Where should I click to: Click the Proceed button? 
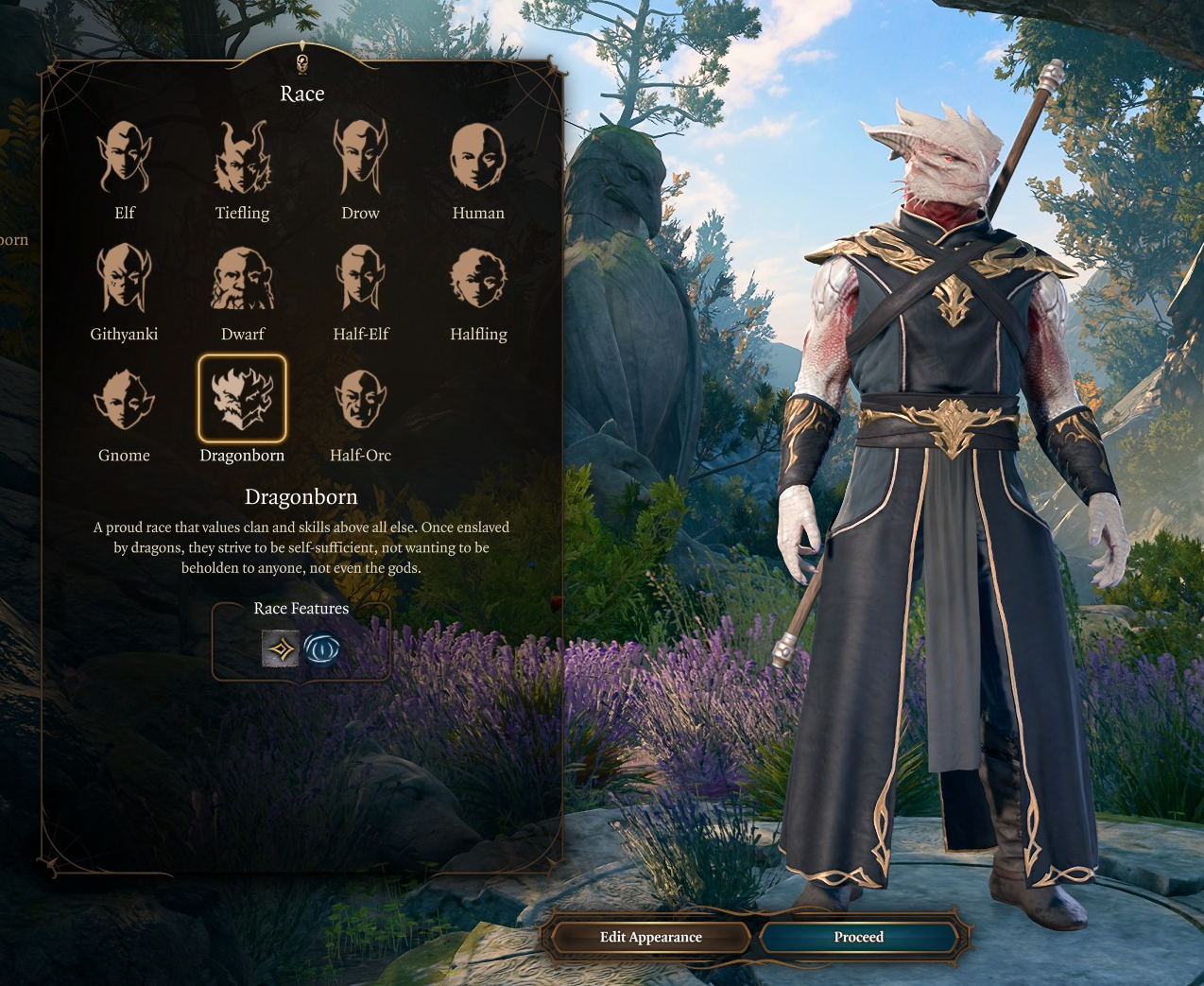(858, 937)
